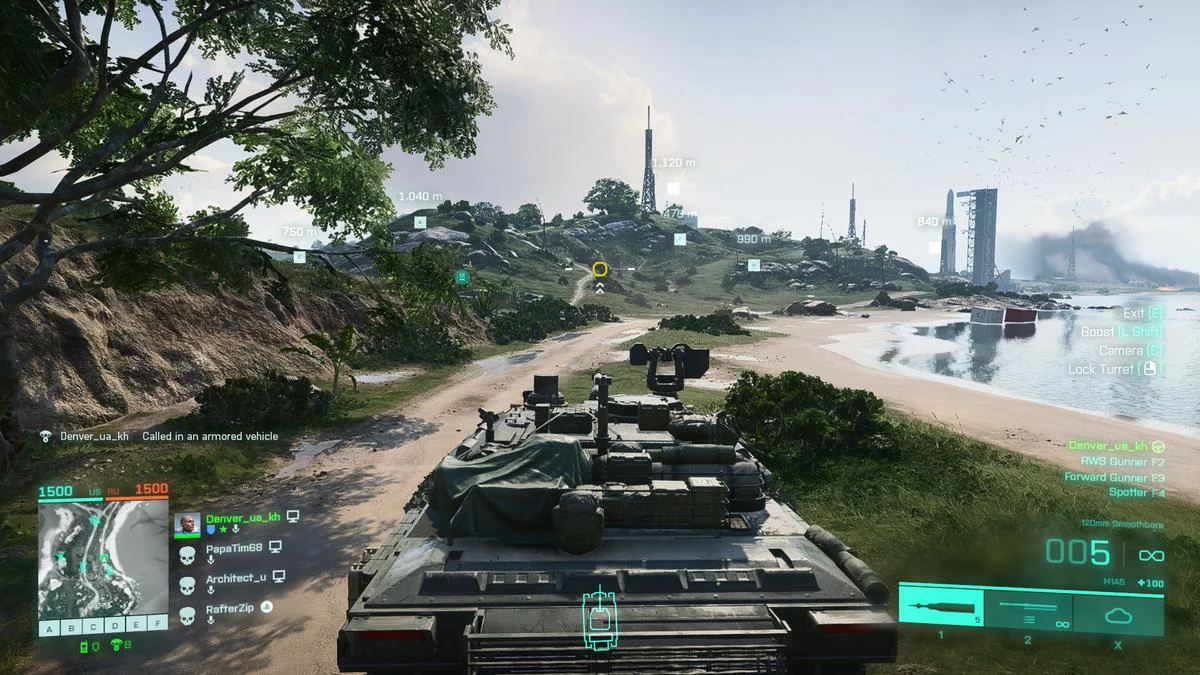The width and height of the screenshot is (1200, 675).
Task: Open the minimap
Action: [x=103, y=558]
